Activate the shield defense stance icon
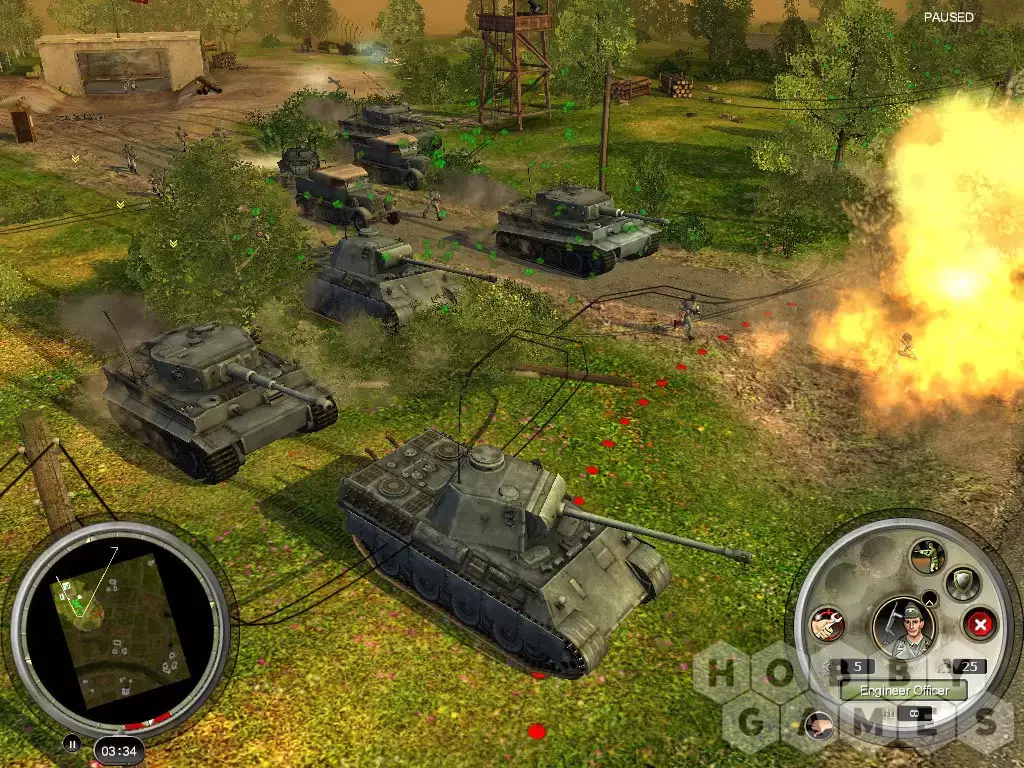This screenshot has width=1024, height=768. 963,581
